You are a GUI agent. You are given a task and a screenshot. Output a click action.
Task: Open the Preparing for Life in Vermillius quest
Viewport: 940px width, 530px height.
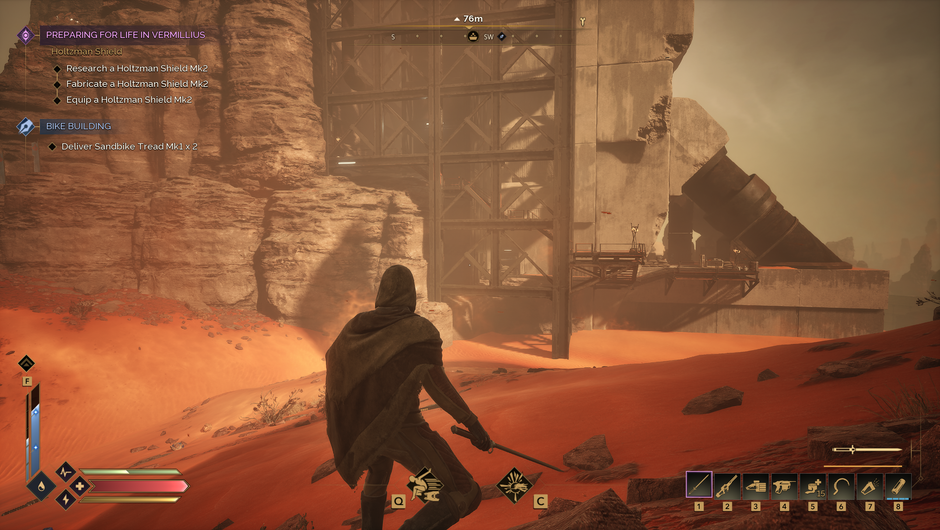click(125, 35)
